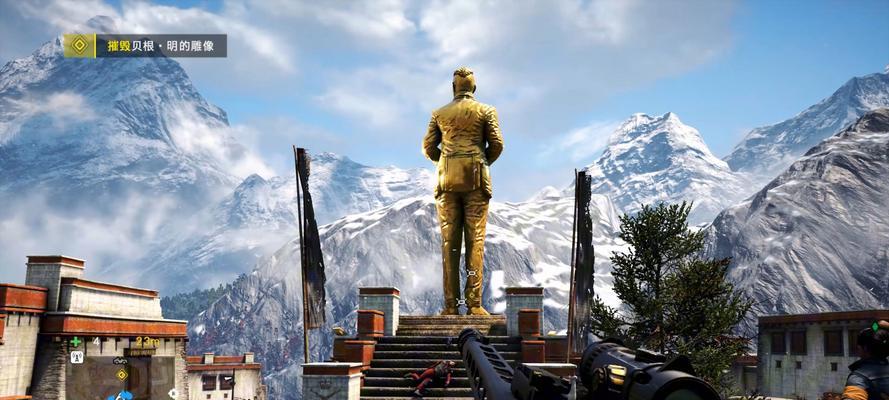Viewport: 889px width, 400px height.
Task: Click the yellow diamond objective icon
Action: pyautogui.click(x=79, y=46)
